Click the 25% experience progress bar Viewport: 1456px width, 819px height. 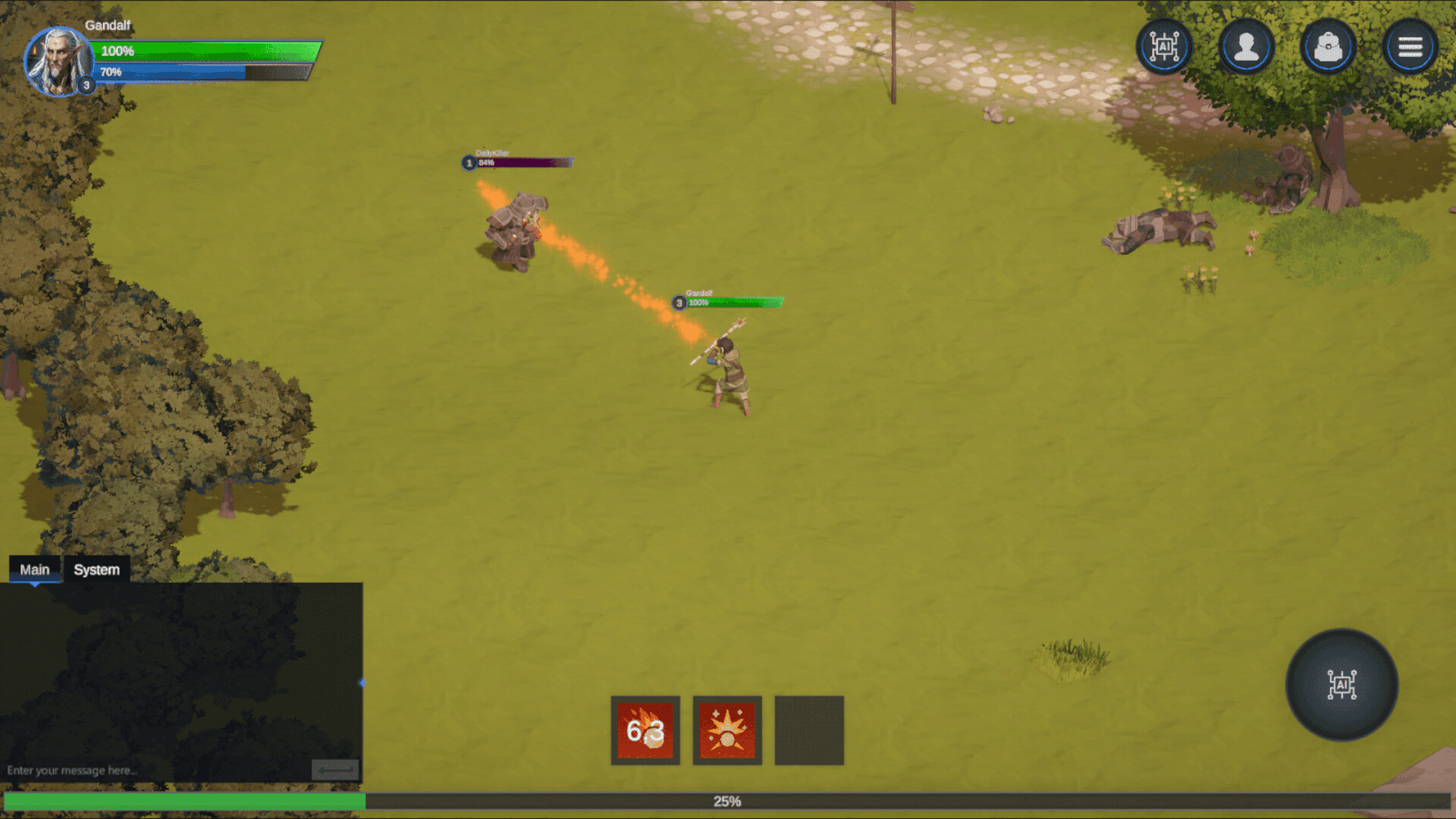pos(728,800)
